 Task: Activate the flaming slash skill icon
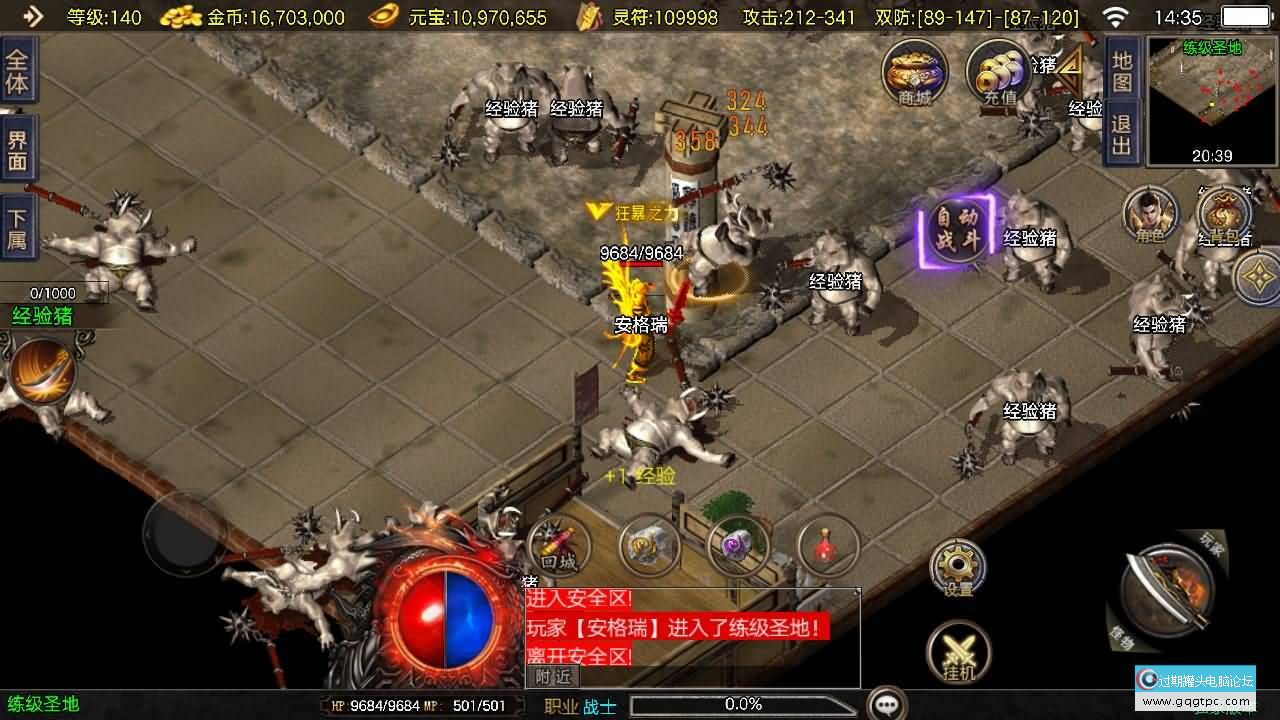42,372
